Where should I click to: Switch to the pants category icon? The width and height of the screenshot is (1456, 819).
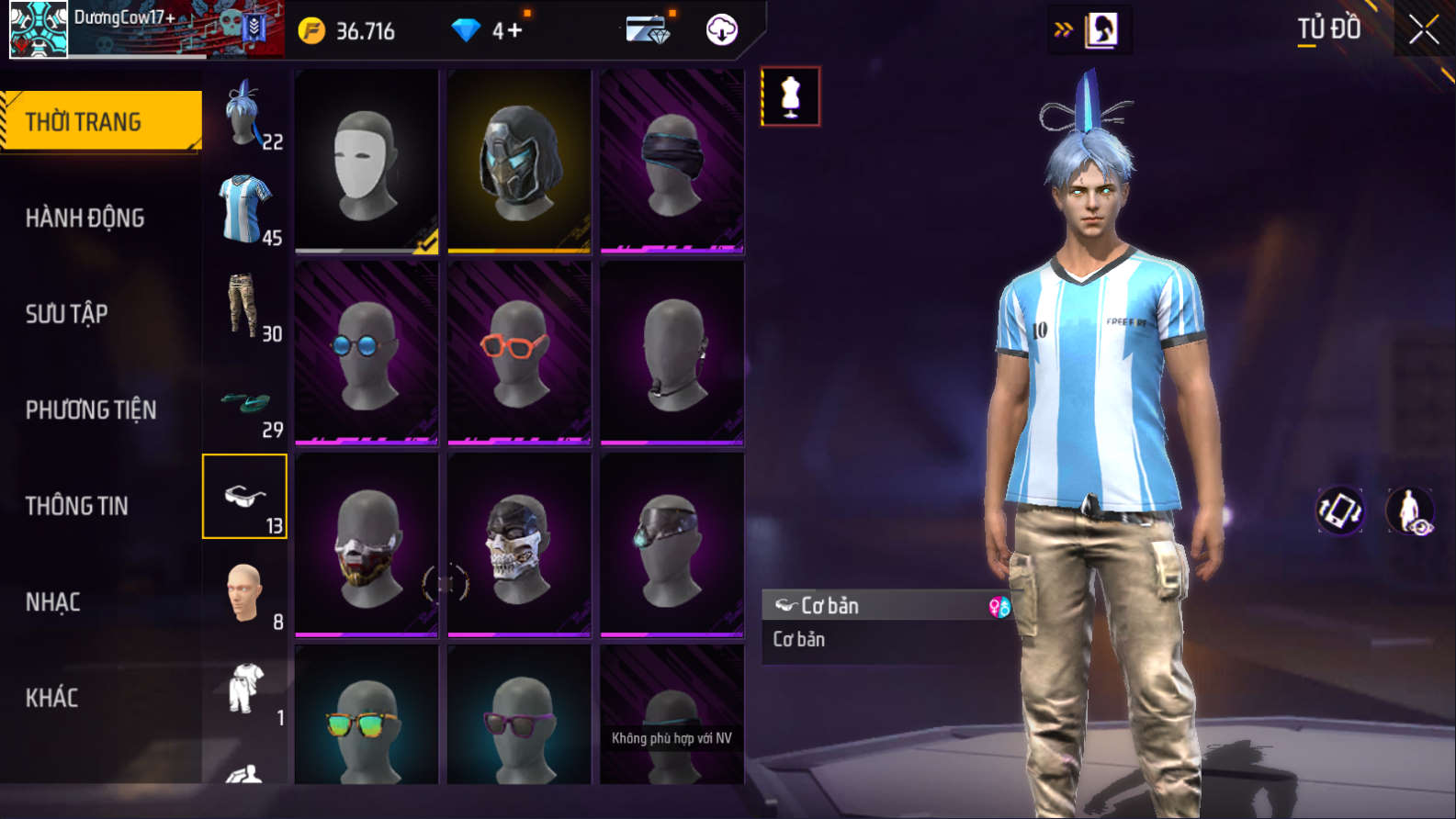tap(245, 307)
